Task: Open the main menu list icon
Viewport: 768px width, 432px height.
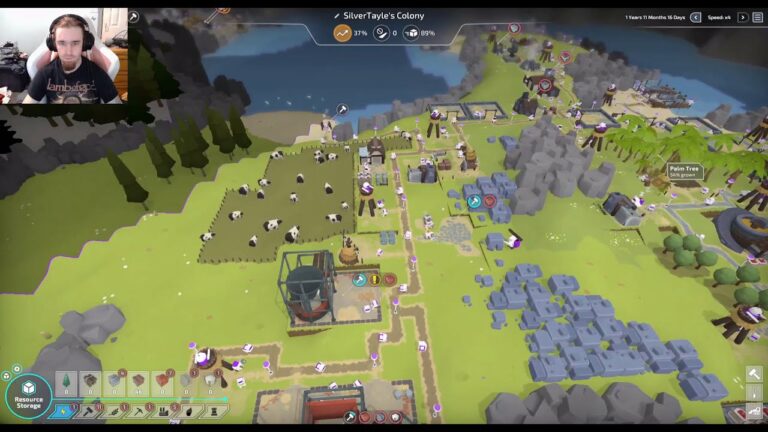Action: coord(757,17)
